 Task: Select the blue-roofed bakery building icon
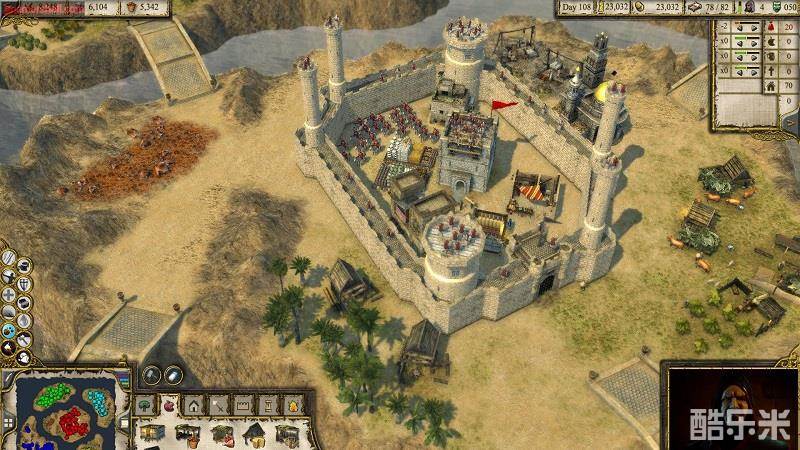point(256,433)
